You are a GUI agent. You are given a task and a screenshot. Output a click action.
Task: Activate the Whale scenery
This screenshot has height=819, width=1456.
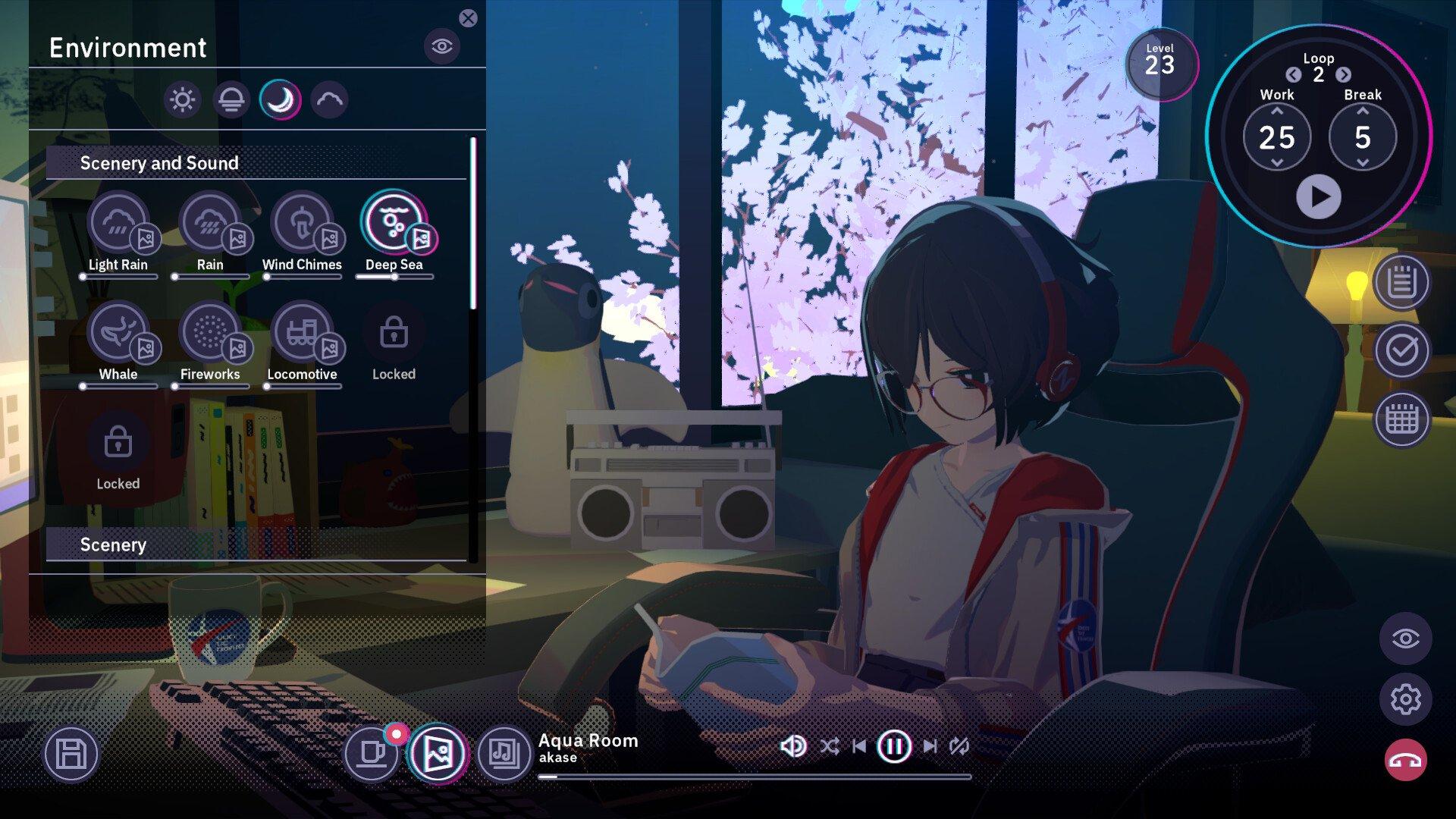point(118,332)
